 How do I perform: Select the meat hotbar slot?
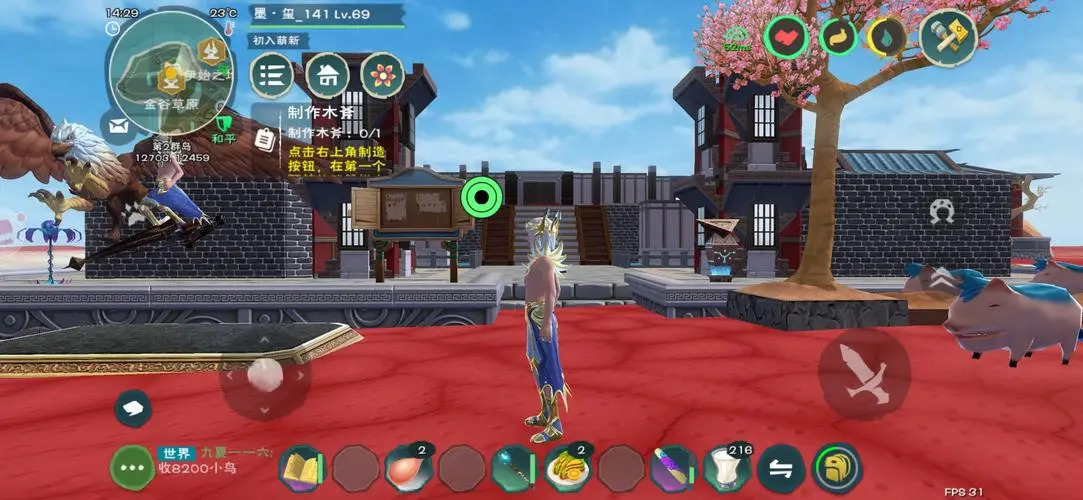click(409, 469)
